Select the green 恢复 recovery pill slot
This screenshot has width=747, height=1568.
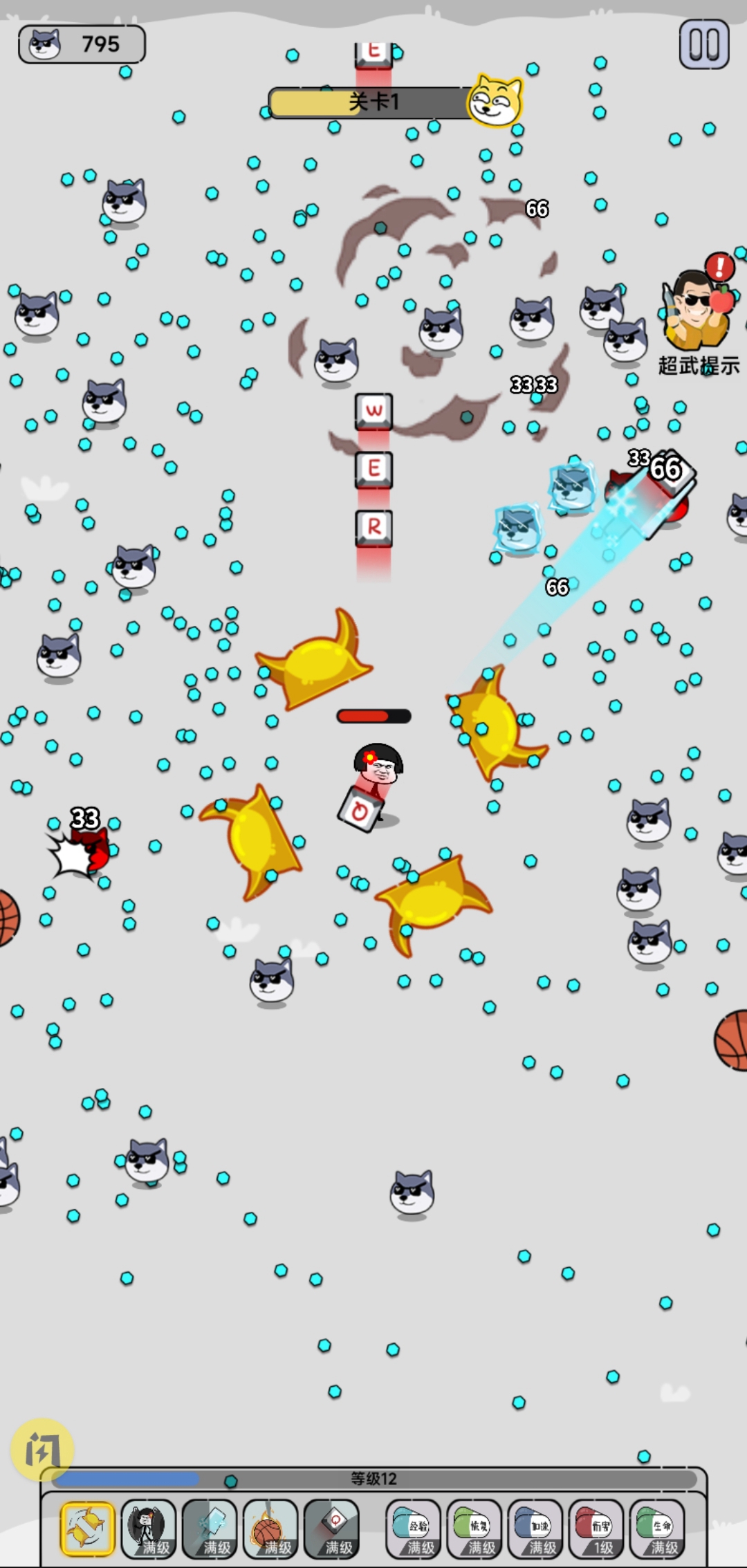[x=474, y=1529]
